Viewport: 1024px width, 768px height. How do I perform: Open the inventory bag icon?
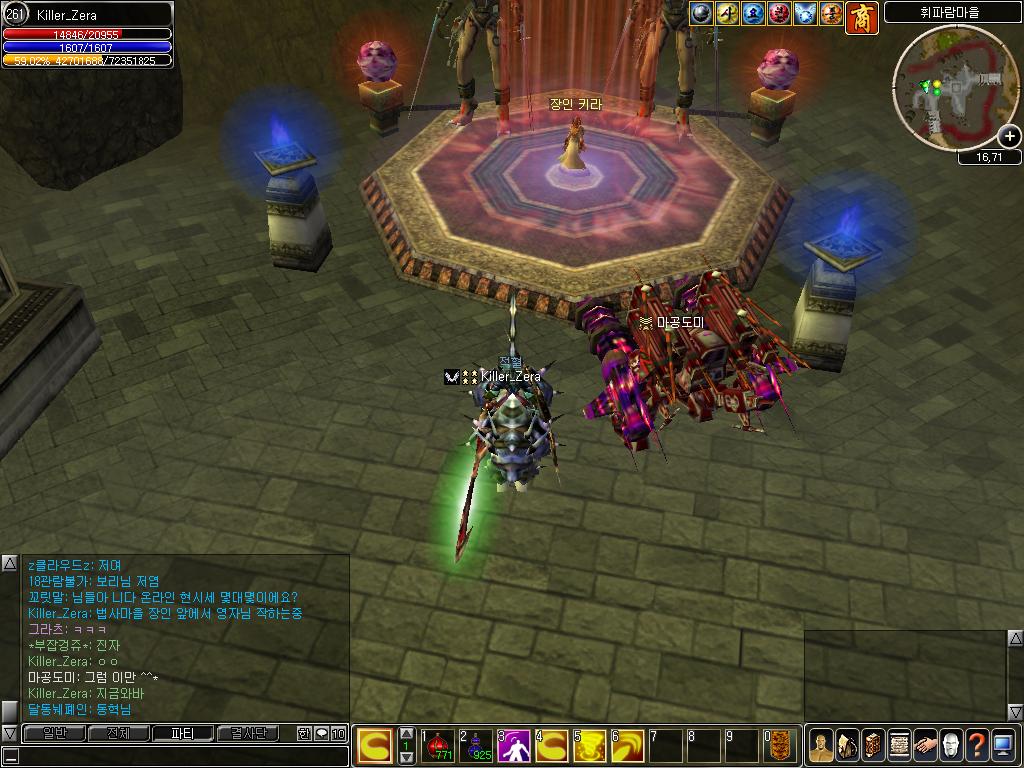tap(847, 745)
